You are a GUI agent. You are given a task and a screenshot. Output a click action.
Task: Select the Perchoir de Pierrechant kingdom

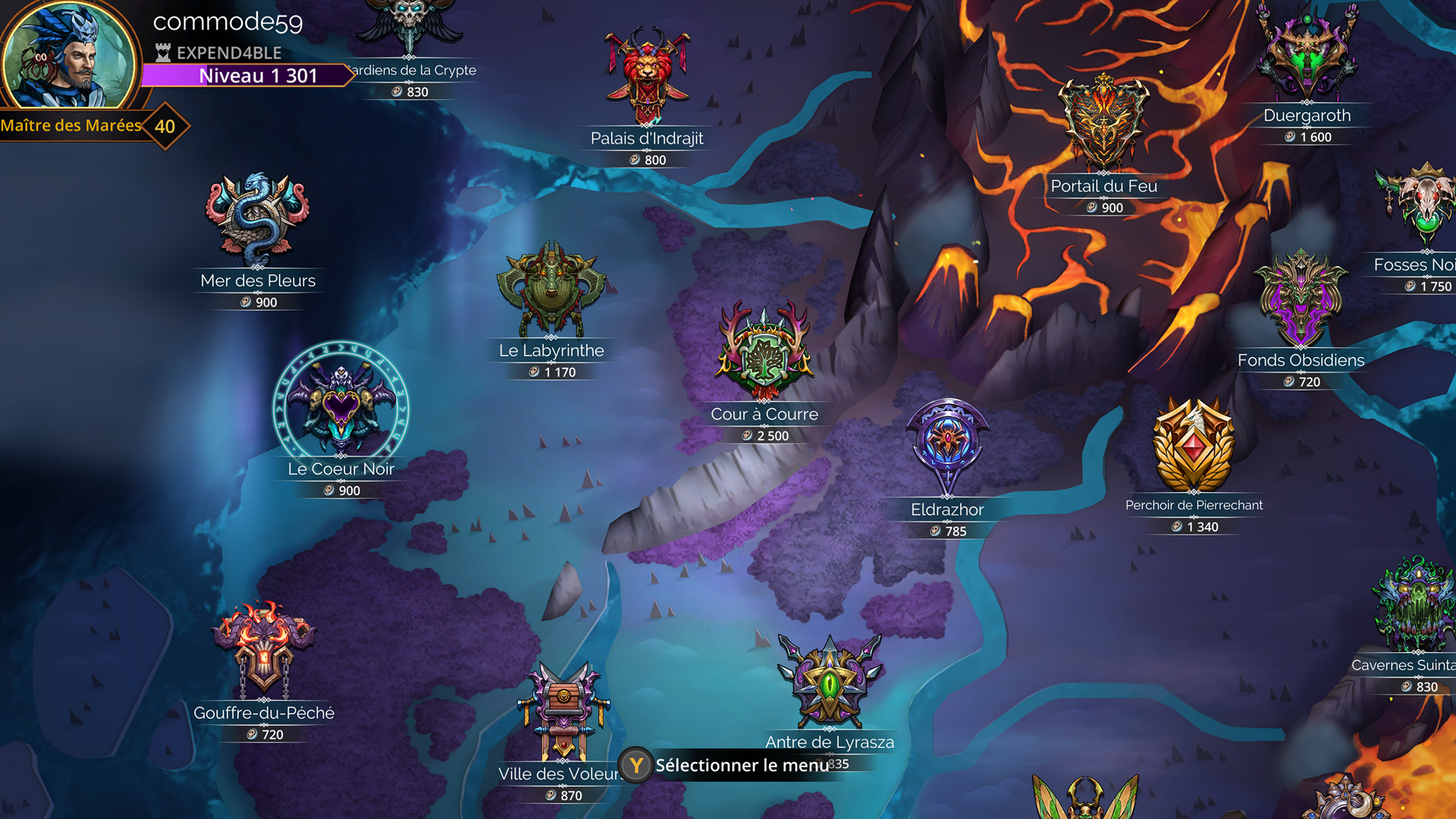[1194, 446]
